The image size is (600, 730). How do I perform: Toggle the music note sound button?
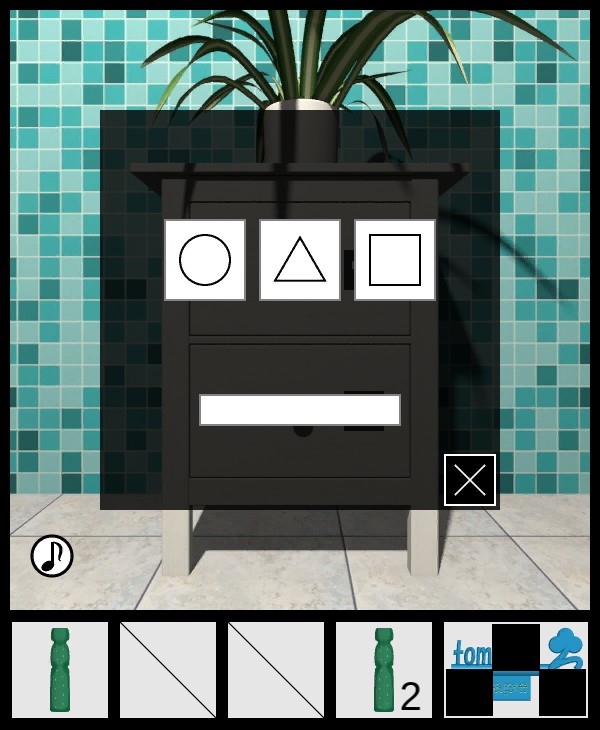pos(52,556)
